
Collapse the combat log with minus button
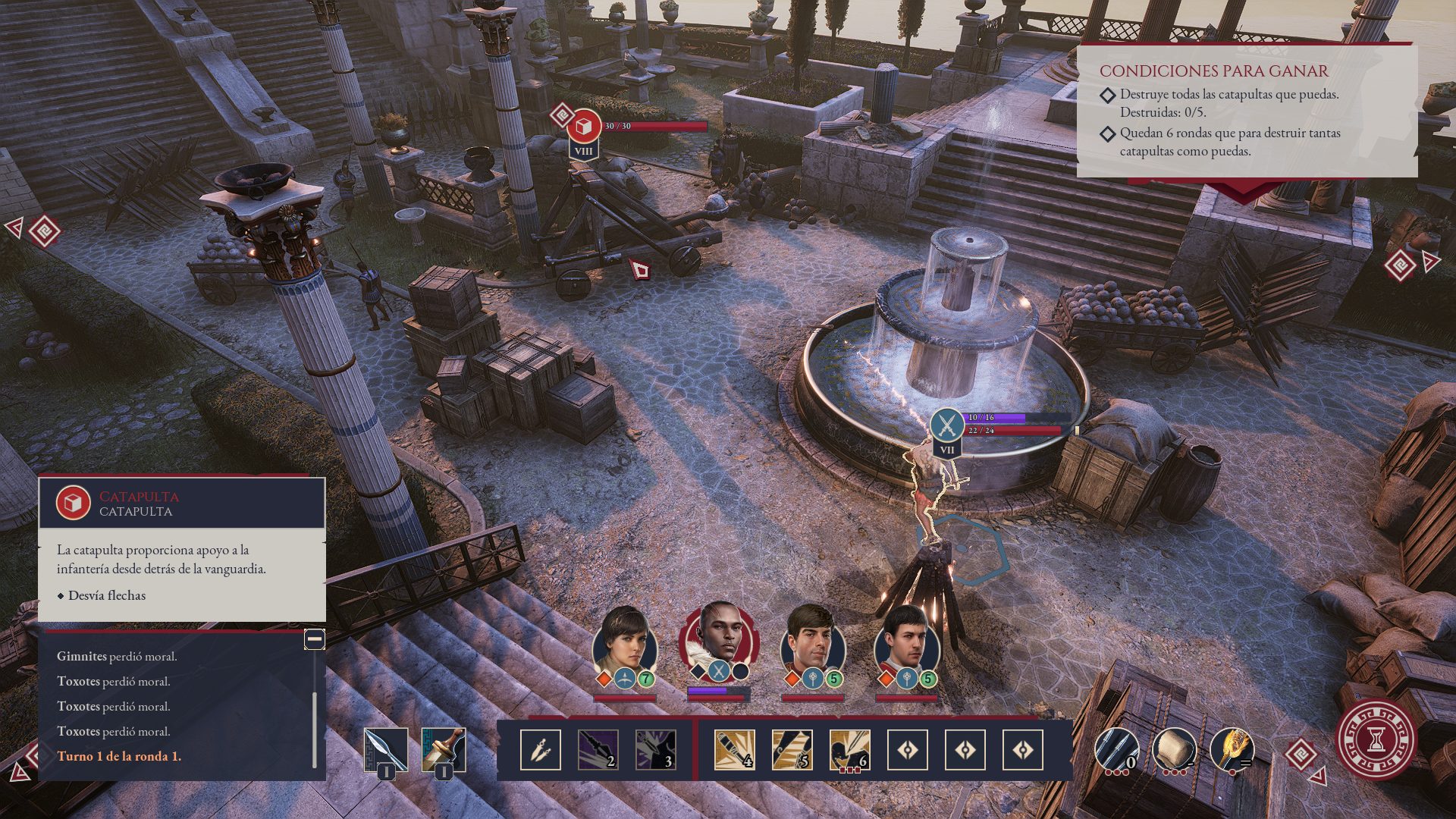pos(315,639)
